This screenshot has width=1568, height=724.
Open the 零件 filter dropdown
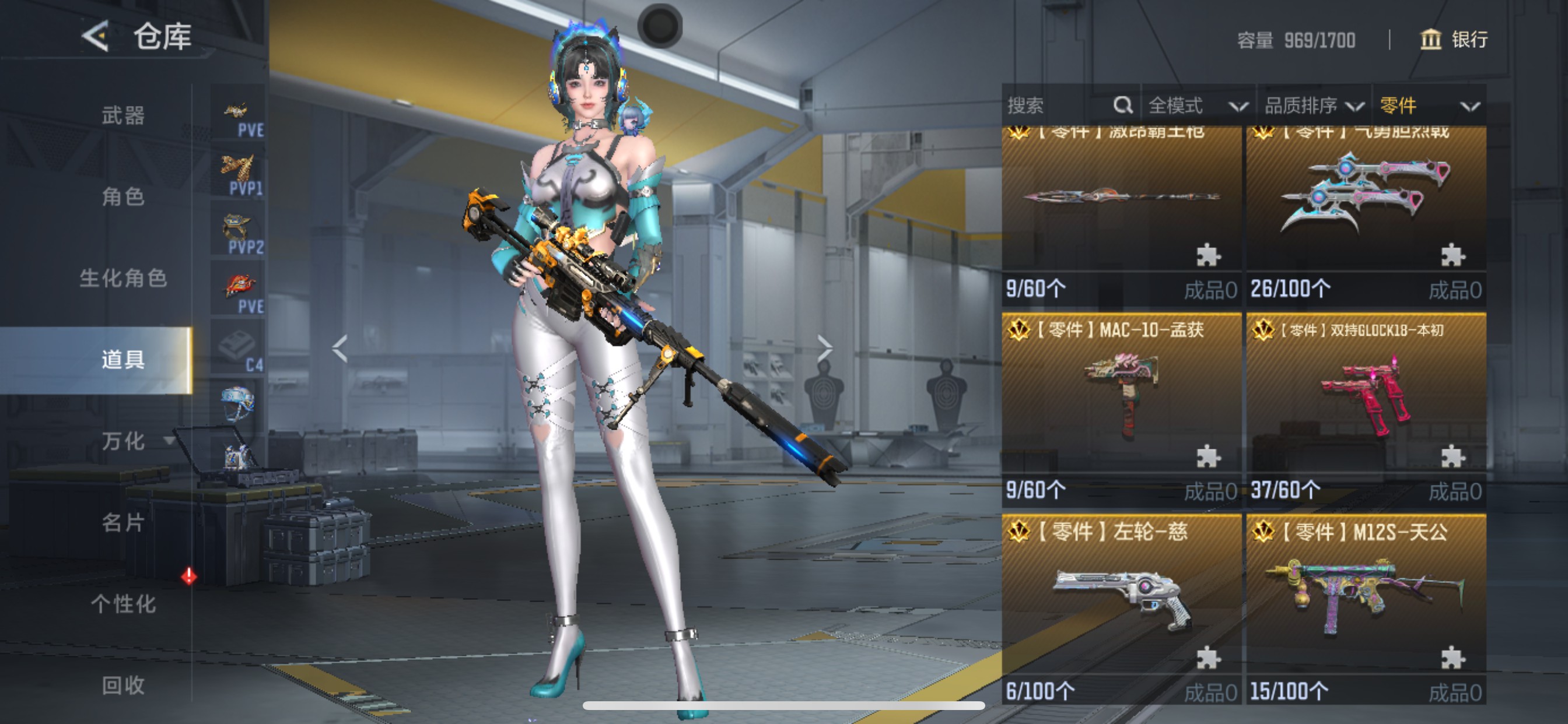pos(1429,106)
